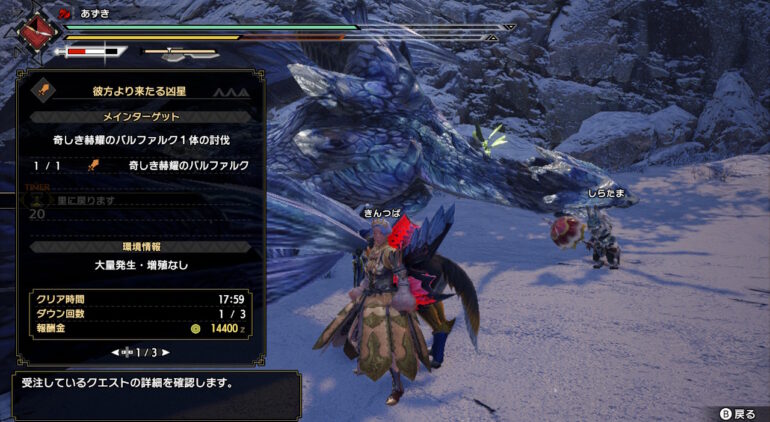
Task: Select the 環境情報 section header
Action: point(140,246)
